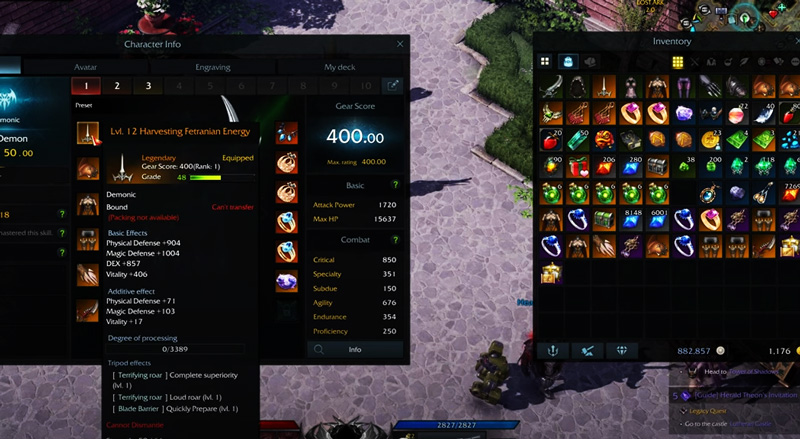
Task: Select equipment preset 1
Action: 86,86
